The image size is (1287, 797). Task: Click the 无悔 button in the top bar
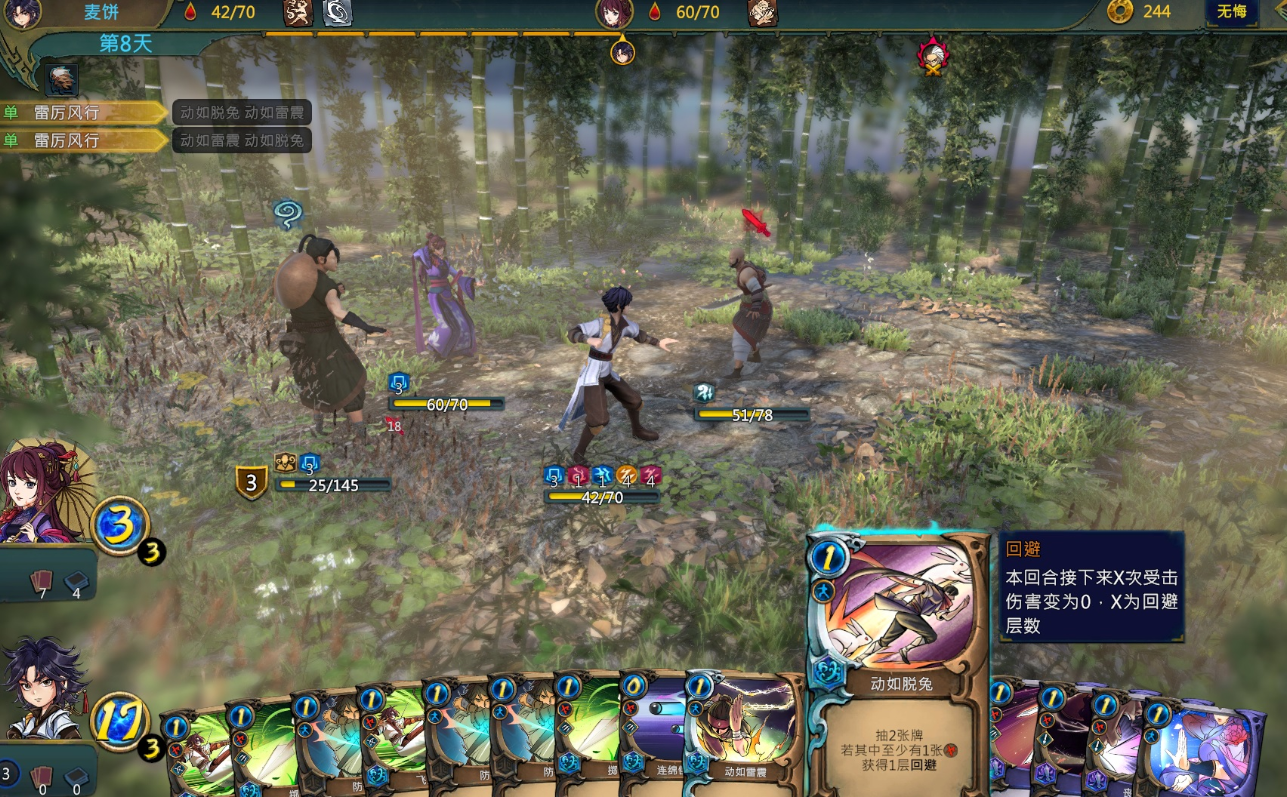tap(1231, 12)
